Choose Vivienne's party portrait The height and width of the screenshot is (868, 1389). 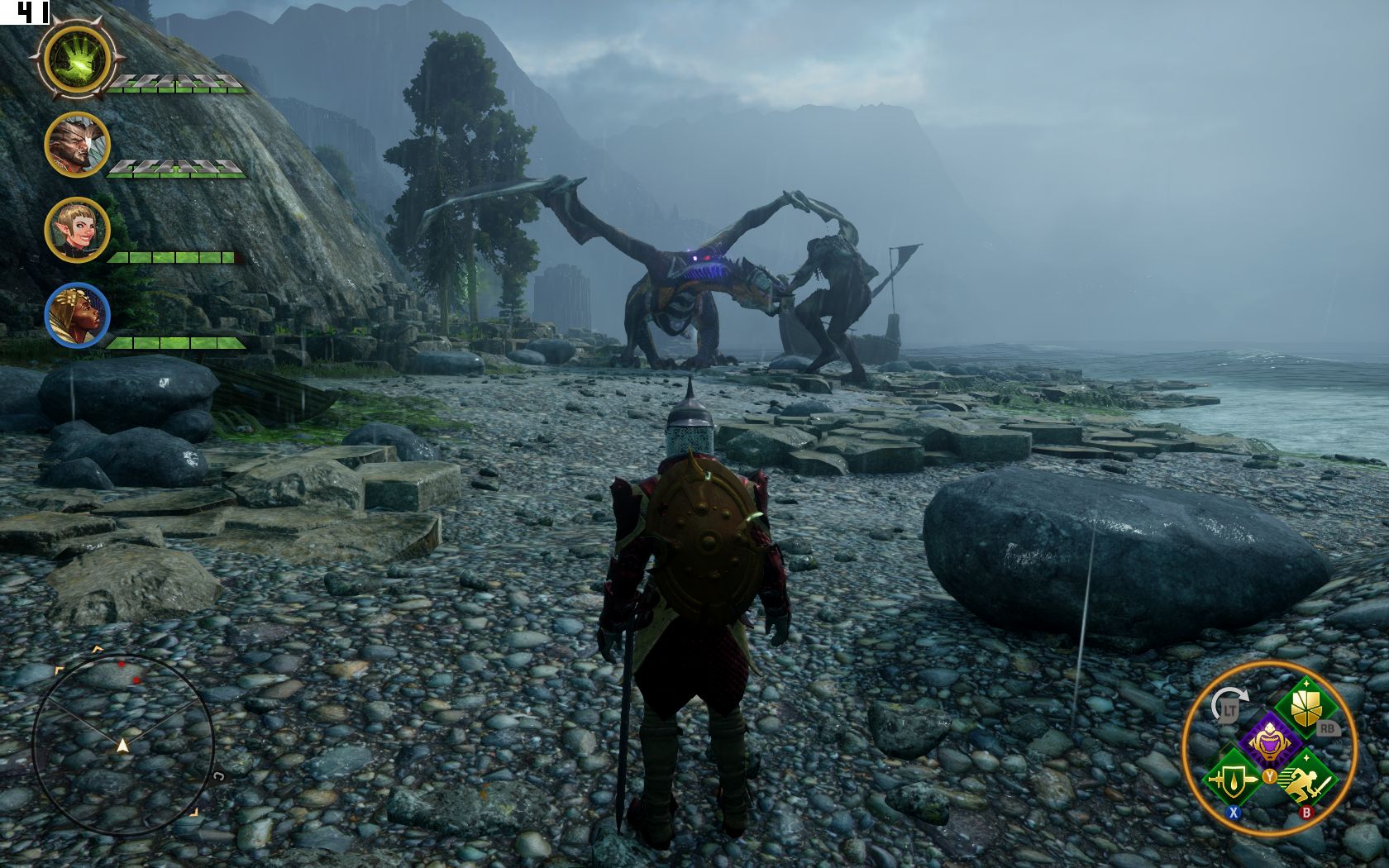tap(77, 315)
